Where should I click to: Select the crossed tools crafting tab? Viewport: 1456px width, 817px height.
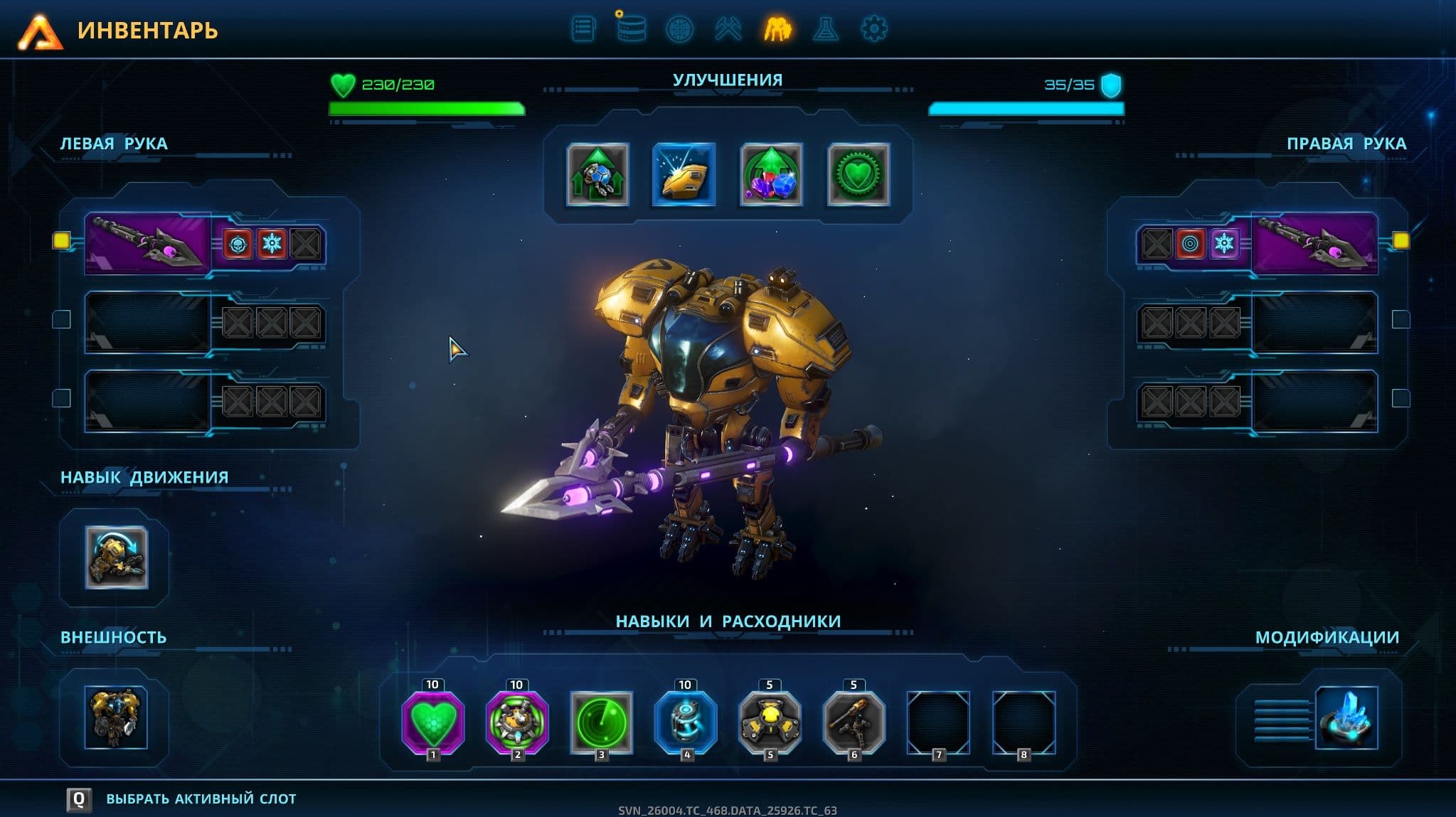(728, 29)
